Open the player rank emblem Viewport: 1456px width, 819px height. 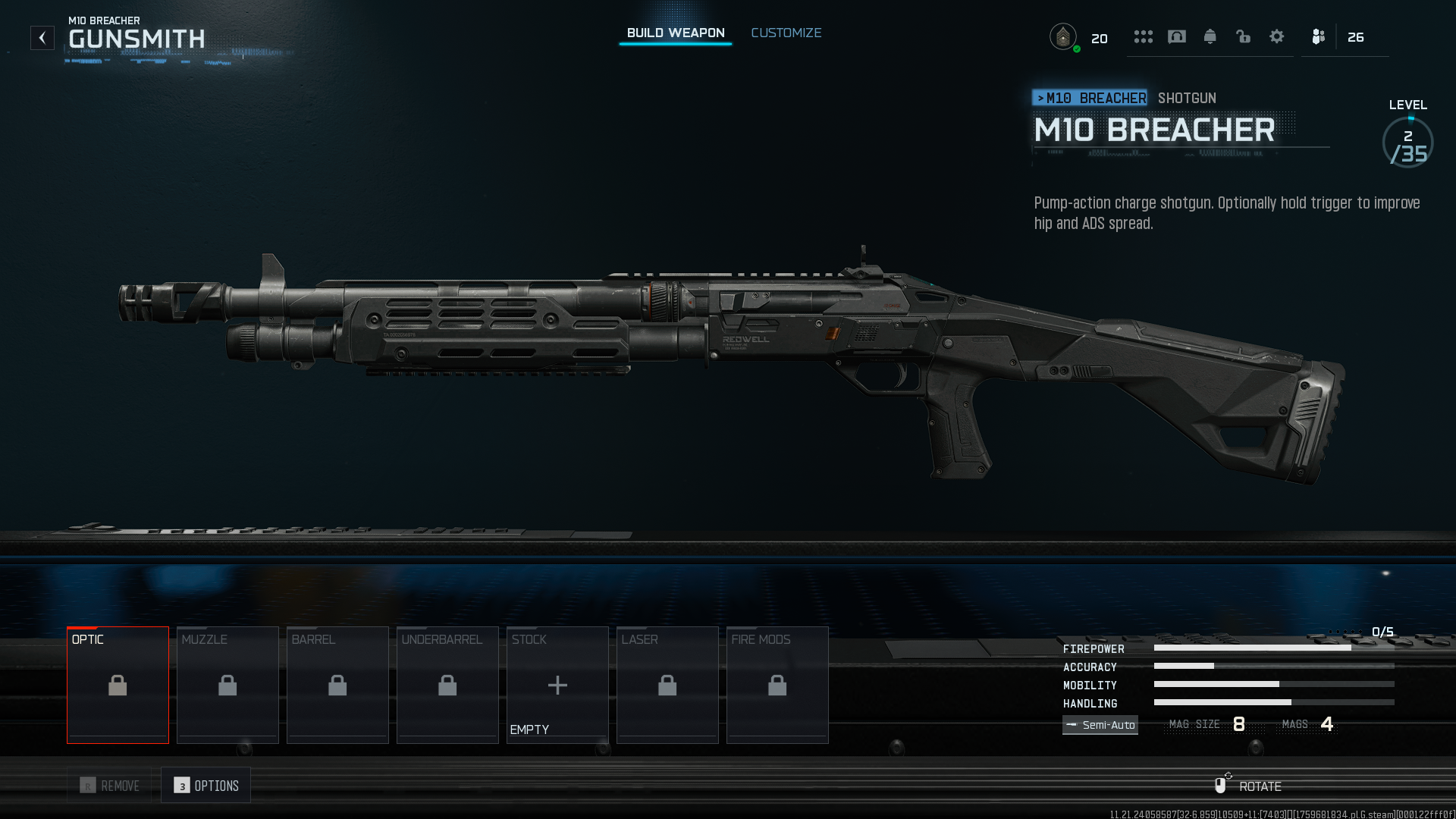[x=1063, y=36]
